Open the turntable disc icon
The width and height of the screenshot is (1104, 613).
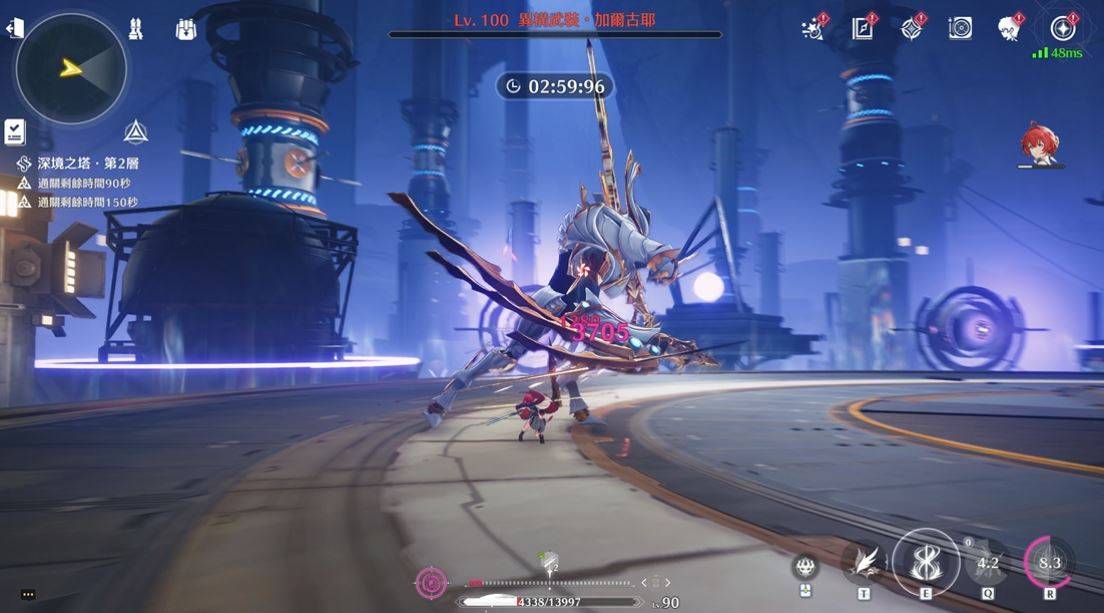(x=960, y=29)
